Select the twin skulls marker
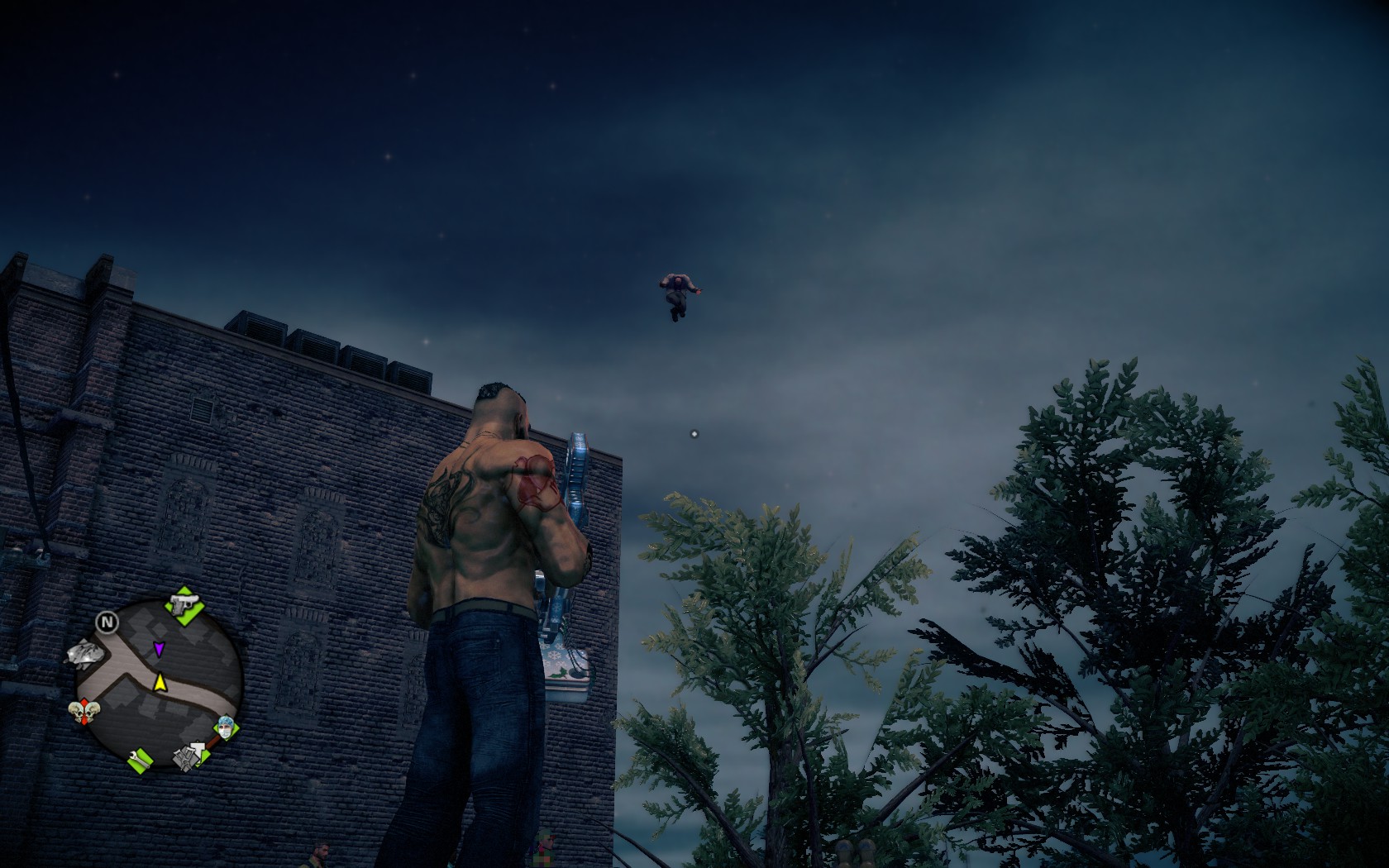1389x868 pixels. click(84, 710)
